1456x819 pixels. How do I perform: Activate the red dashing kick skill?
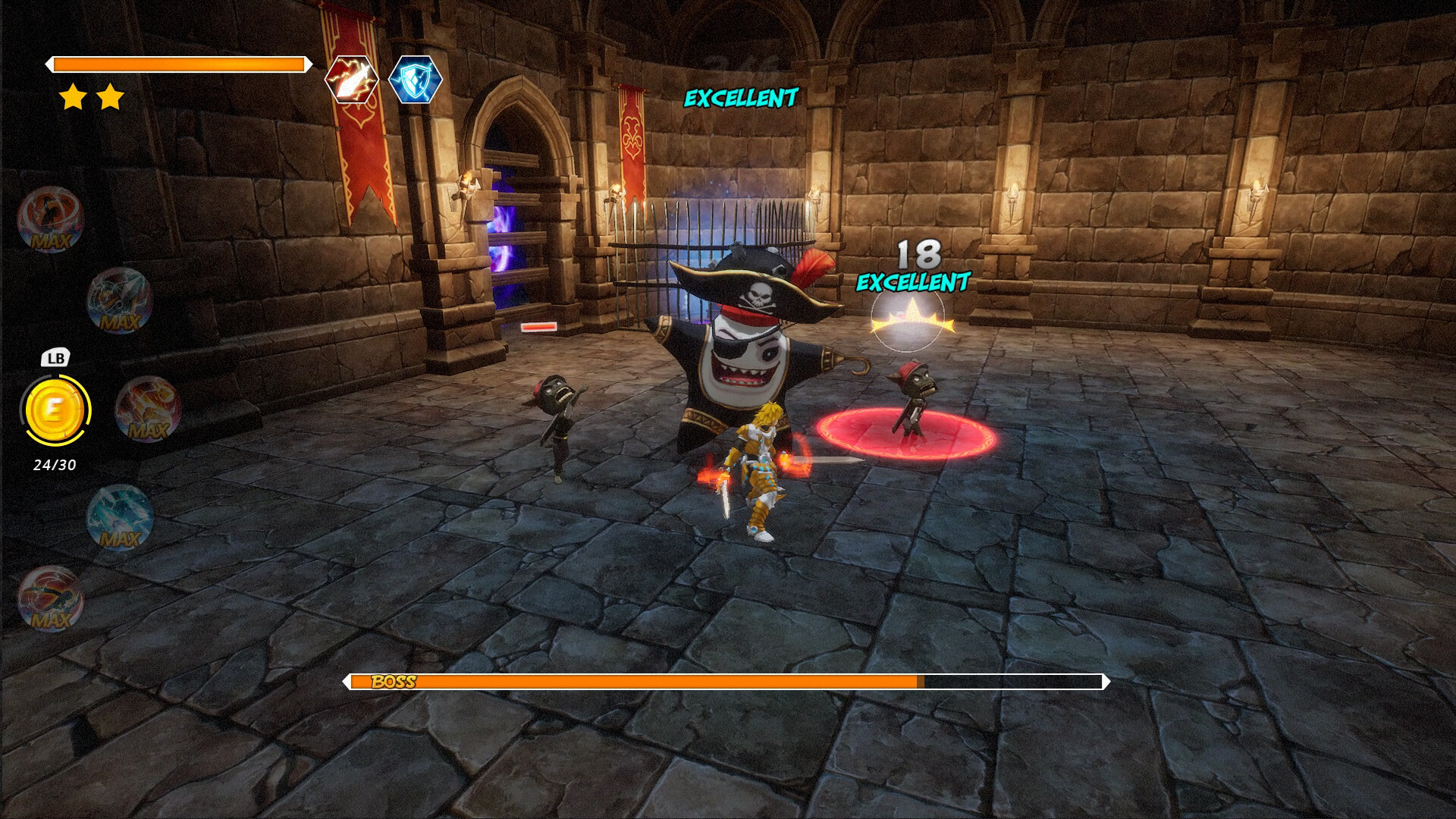[x=50, y=598]
